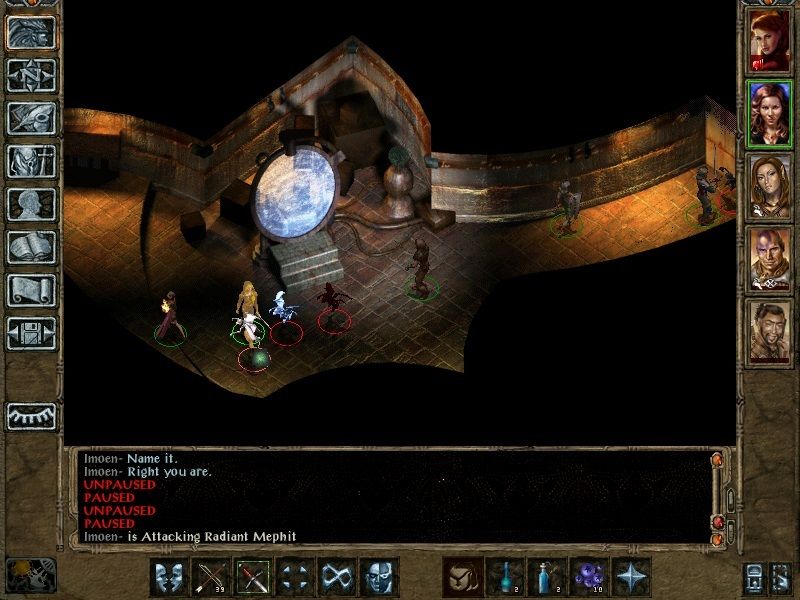Show the character record (head profile) screen

click(31, 204)
